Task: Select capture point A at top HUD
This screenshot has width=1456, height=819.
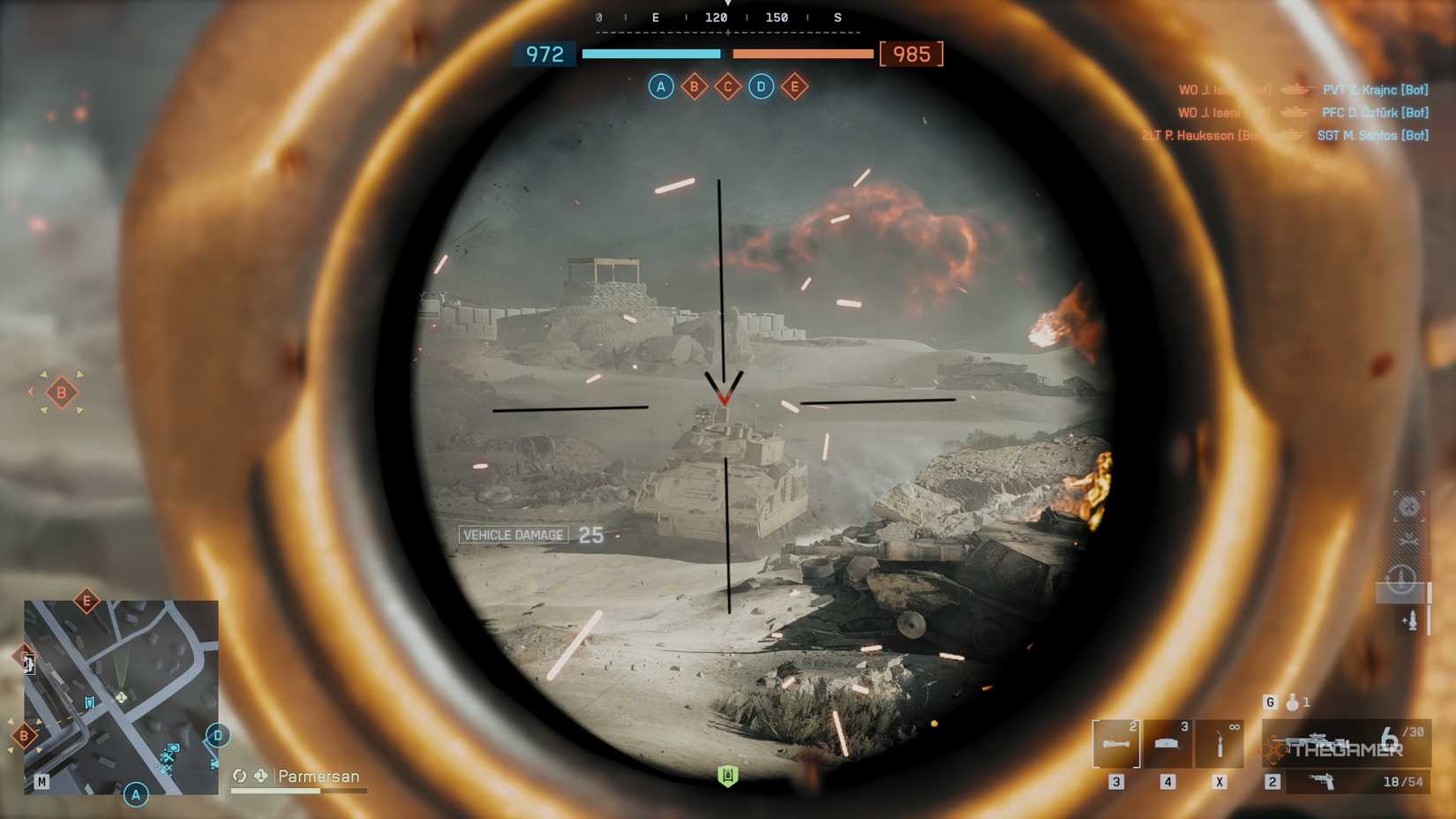Action: pyautogui.click(x=661, y=86)
